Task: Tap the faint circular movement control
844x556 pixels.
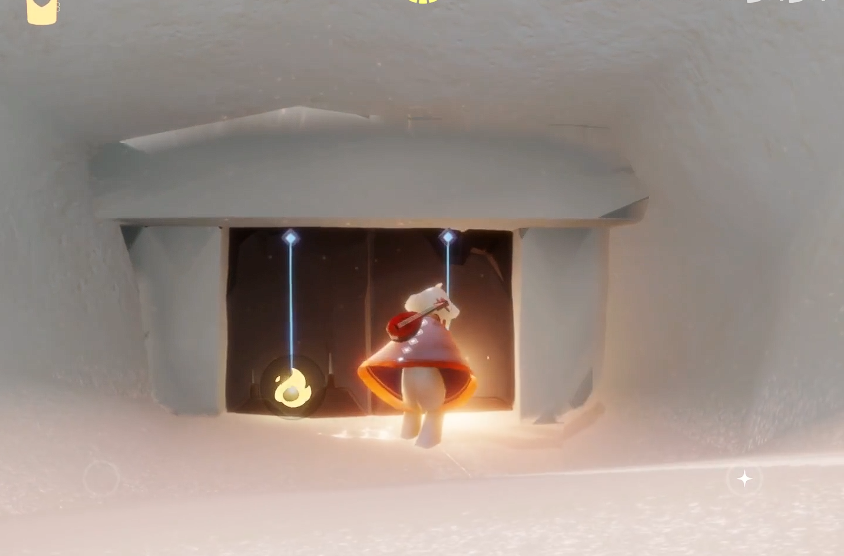Action: [101, 479]
